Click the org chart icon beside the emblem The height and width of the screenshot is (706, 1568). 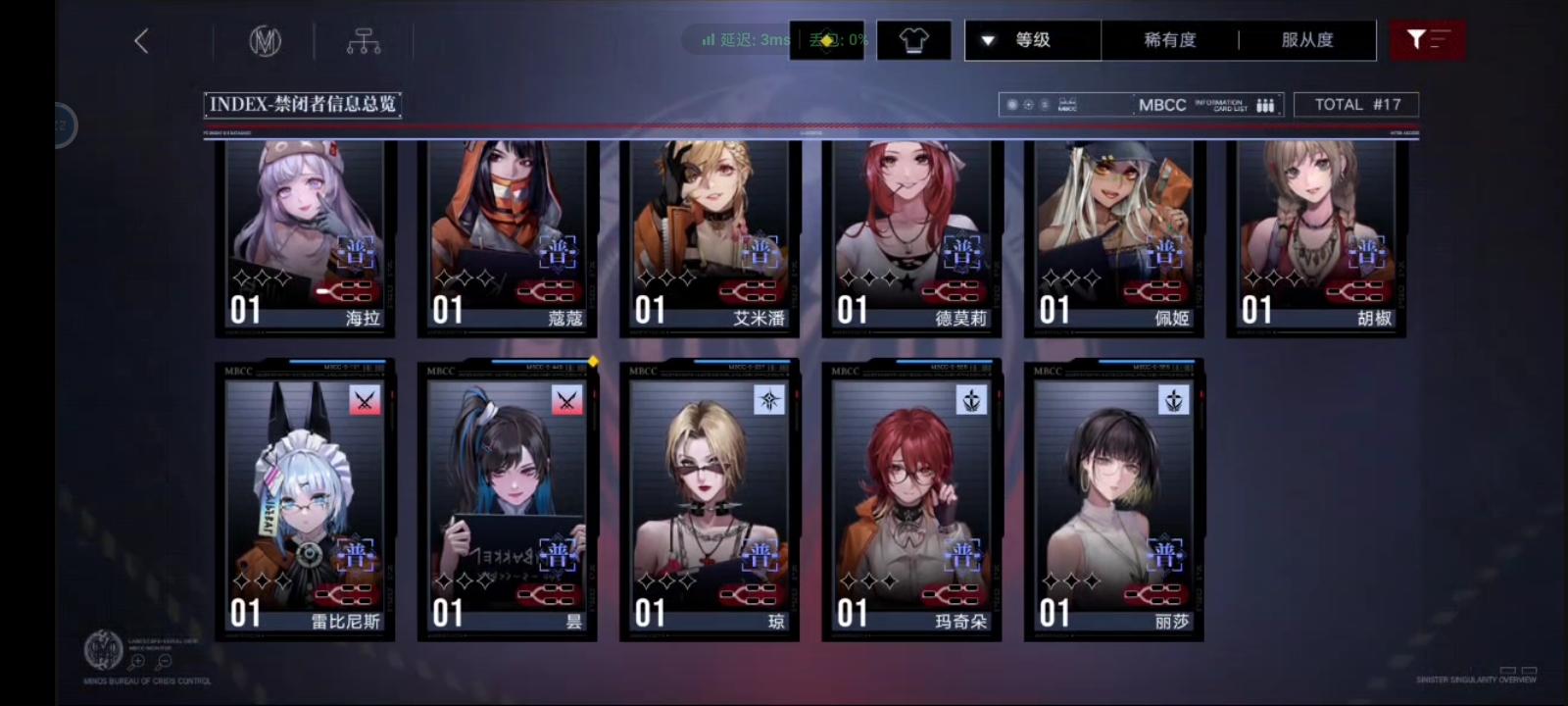[365, 39]
